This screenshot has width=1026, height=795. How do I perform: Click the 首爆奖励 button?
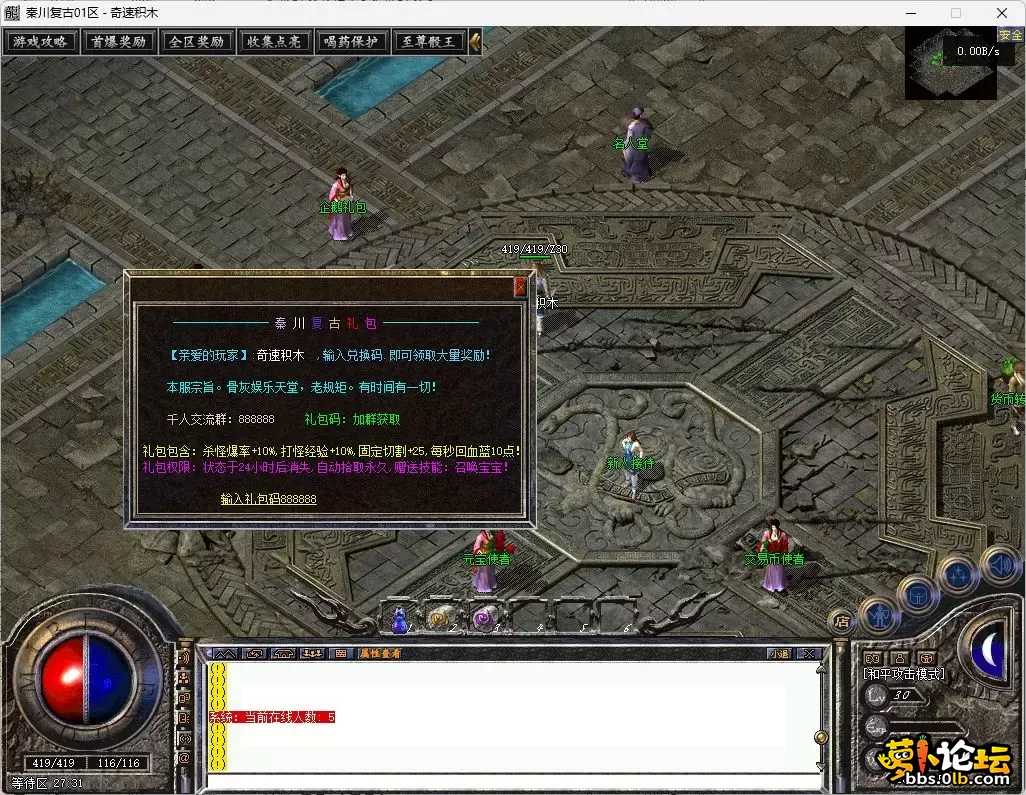(x=118, y=42)
